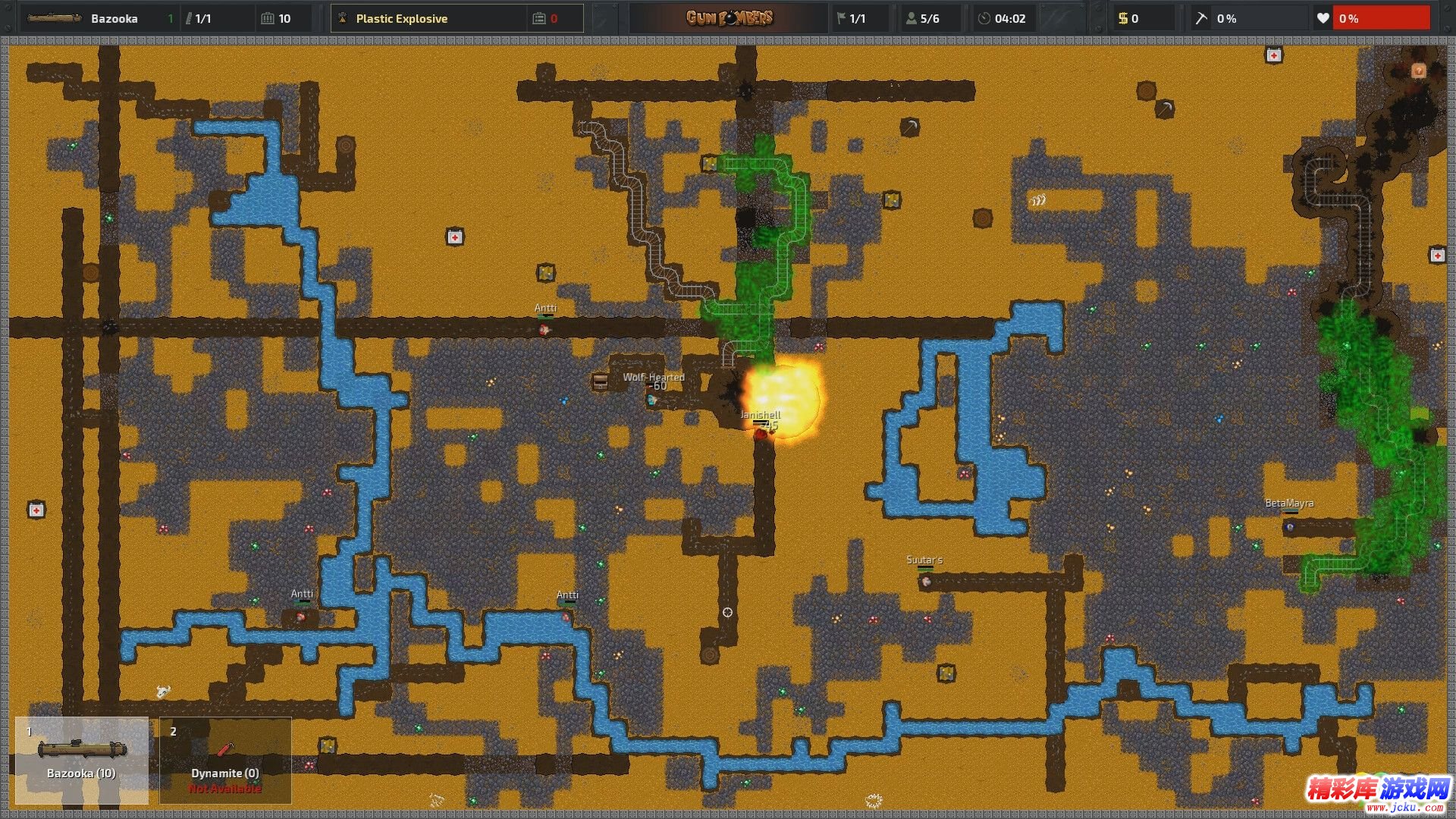
Task: Click the Bazooka weapon indicator in top bar
Action: click(x=99, y=18)
